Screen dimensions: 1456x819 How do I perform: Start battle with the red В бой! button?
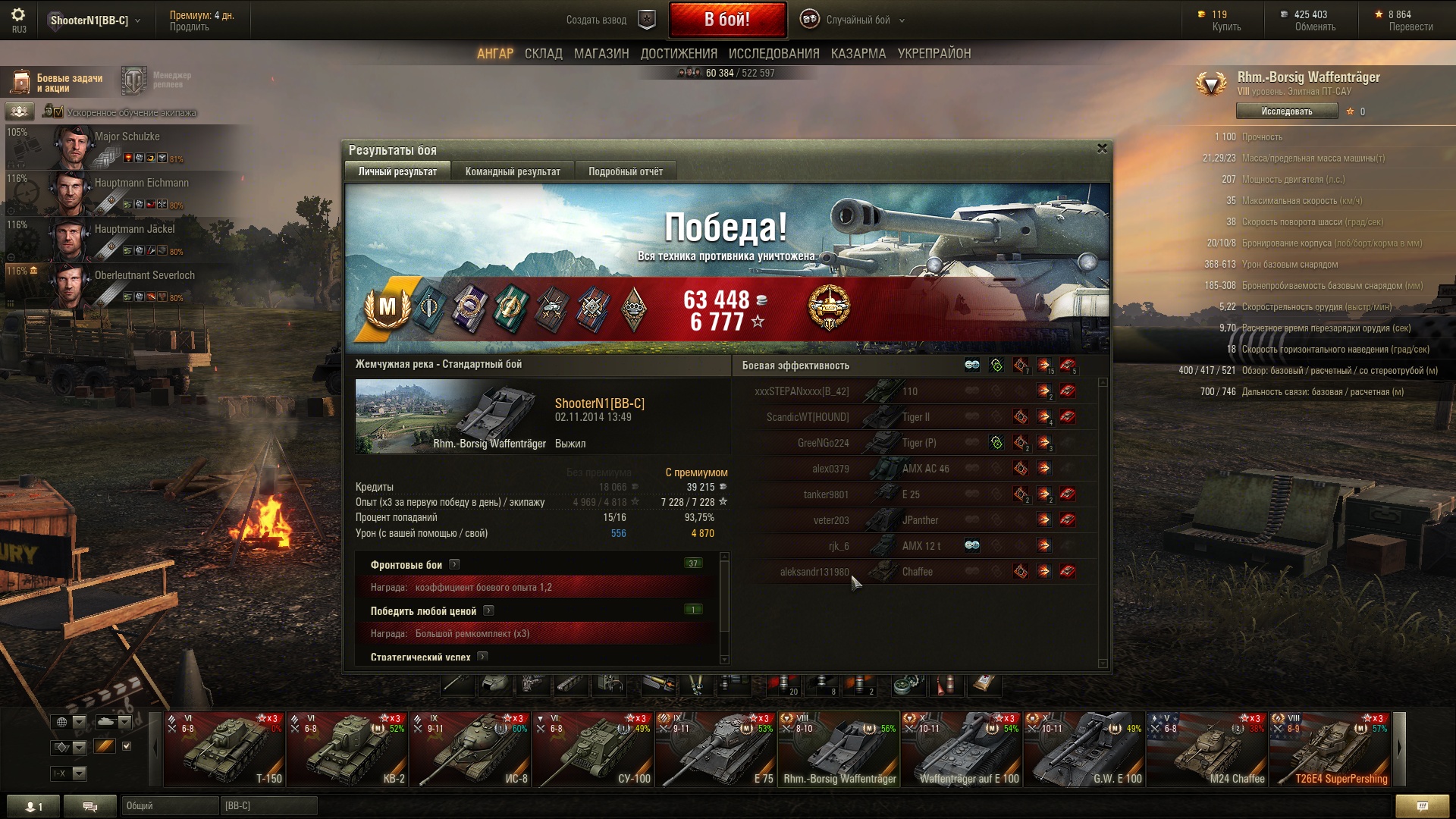point(726,20)
